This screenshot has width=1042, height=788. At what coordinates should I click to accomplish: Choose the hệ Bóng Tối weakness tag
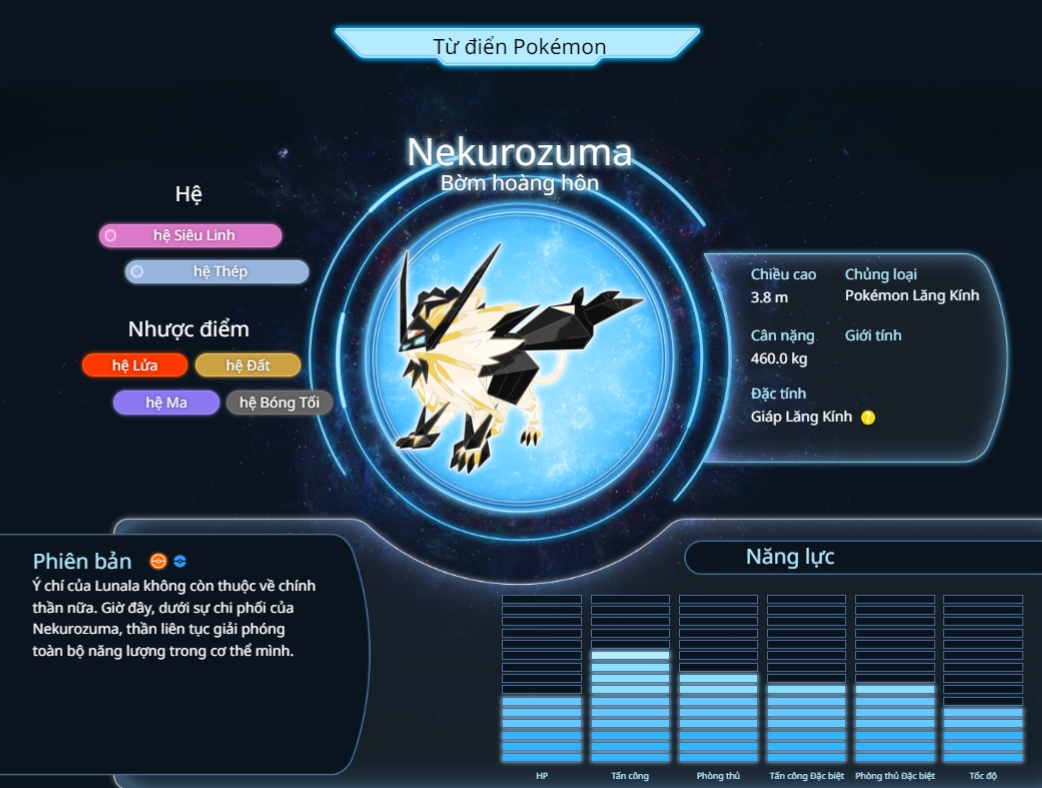pyautogui.click(x=279, y=402)
